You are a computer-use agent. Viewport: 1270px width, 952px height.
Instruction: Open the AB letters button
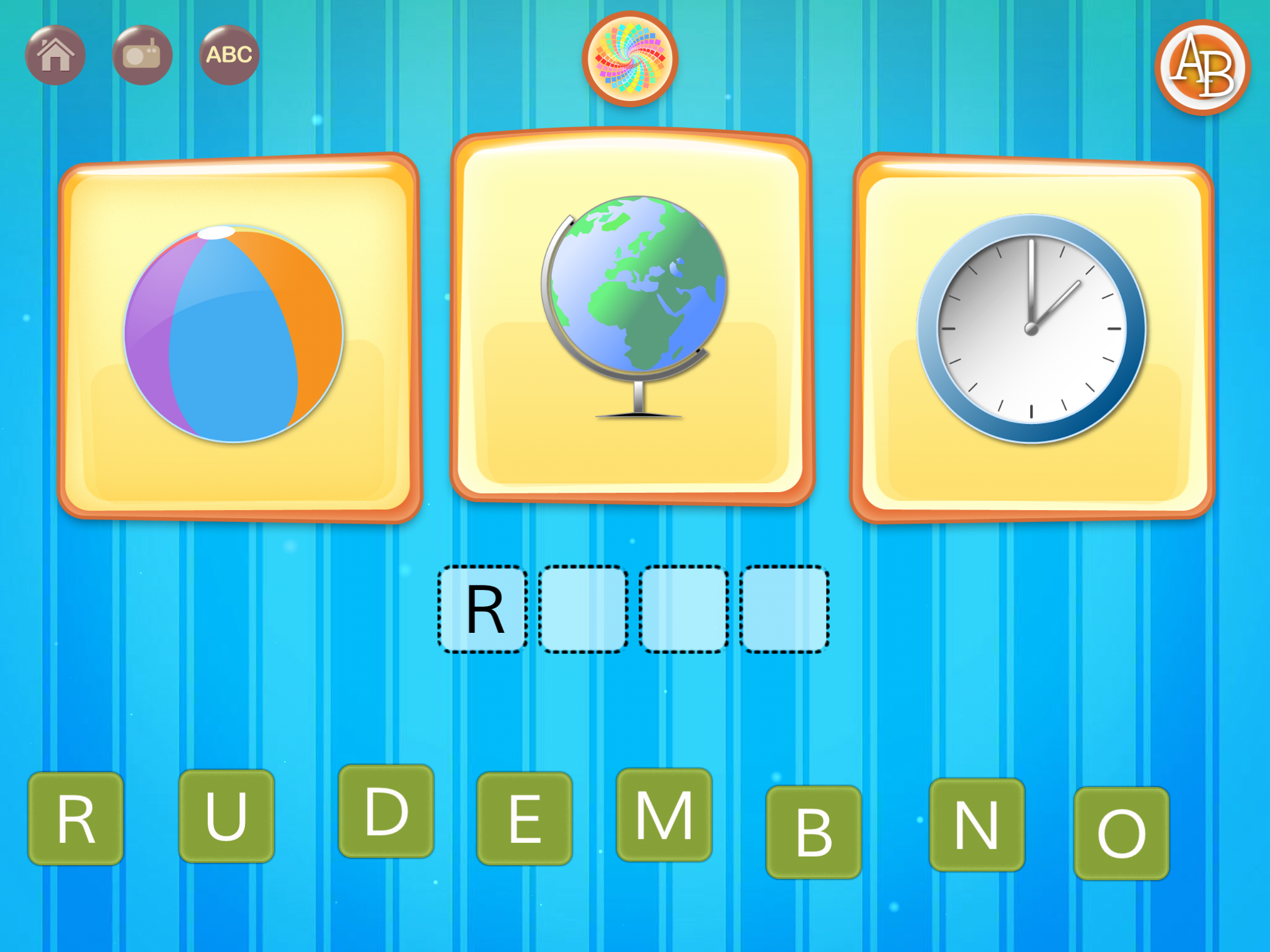[x=1202, y=68]
